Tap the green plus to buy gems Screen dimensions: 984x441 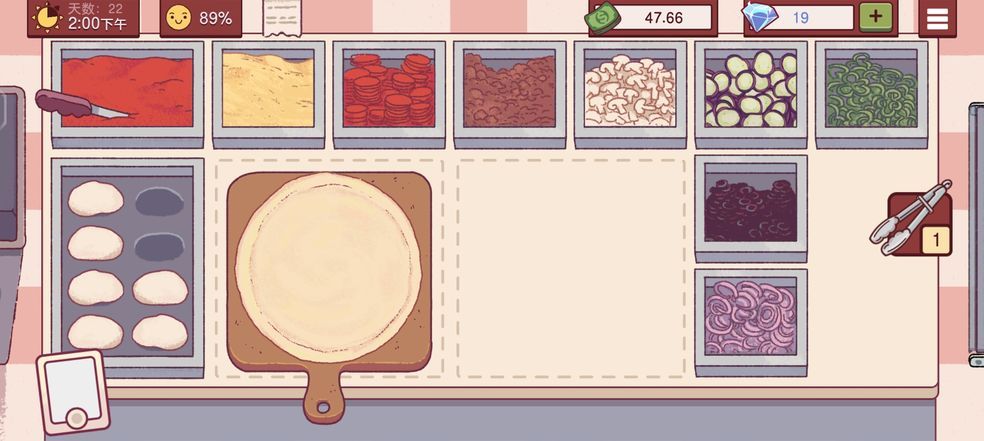pyautogui.click(x=875, y=17)
